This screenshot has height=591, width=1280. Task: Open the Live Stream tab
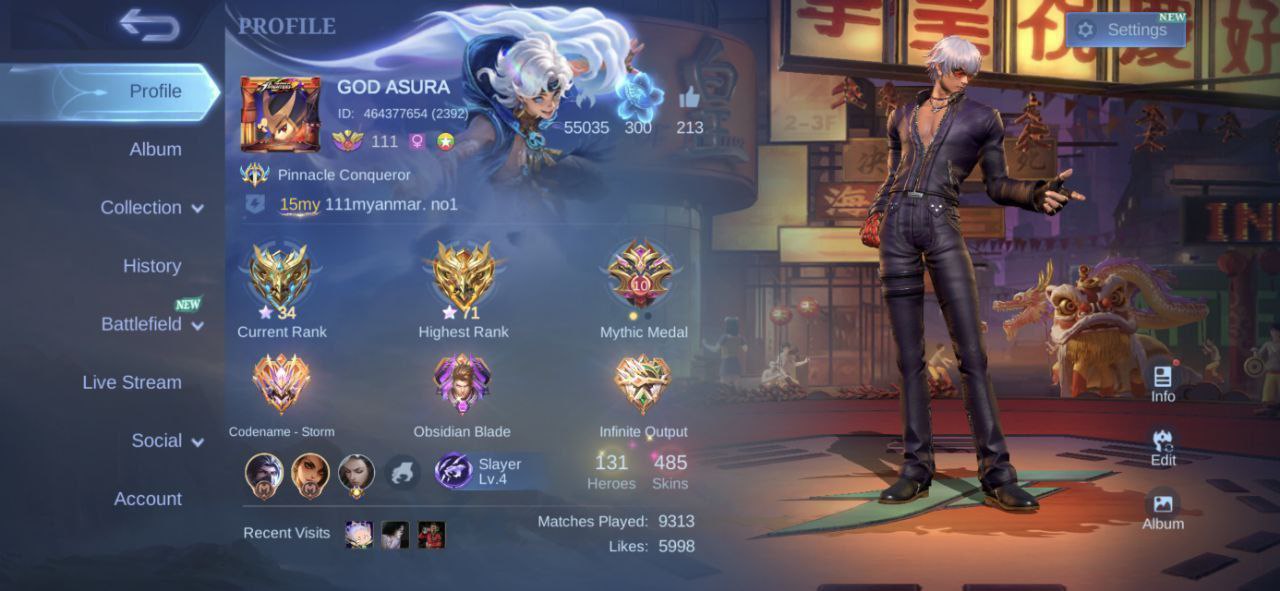132,382
